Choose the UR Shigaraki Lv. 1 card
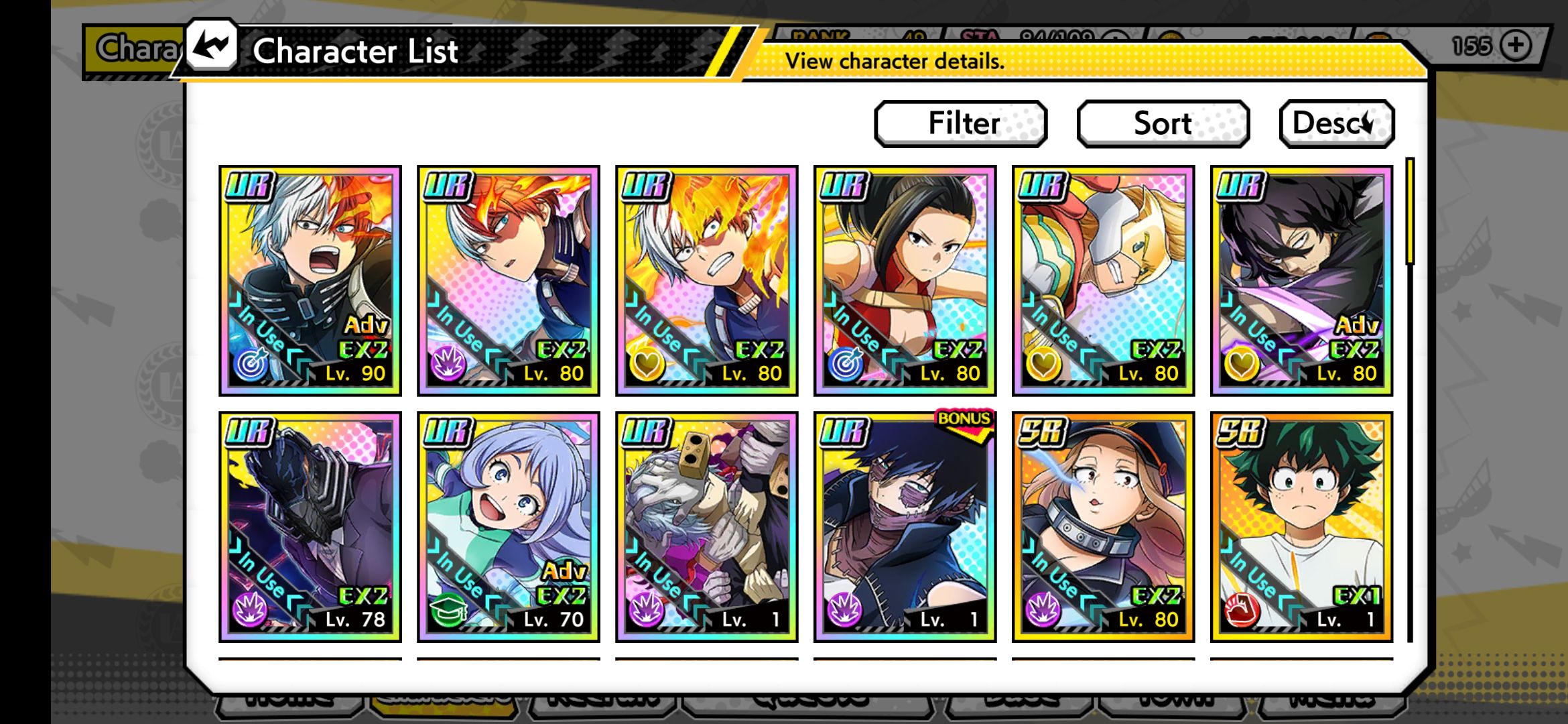 click(x=706, y=527)
